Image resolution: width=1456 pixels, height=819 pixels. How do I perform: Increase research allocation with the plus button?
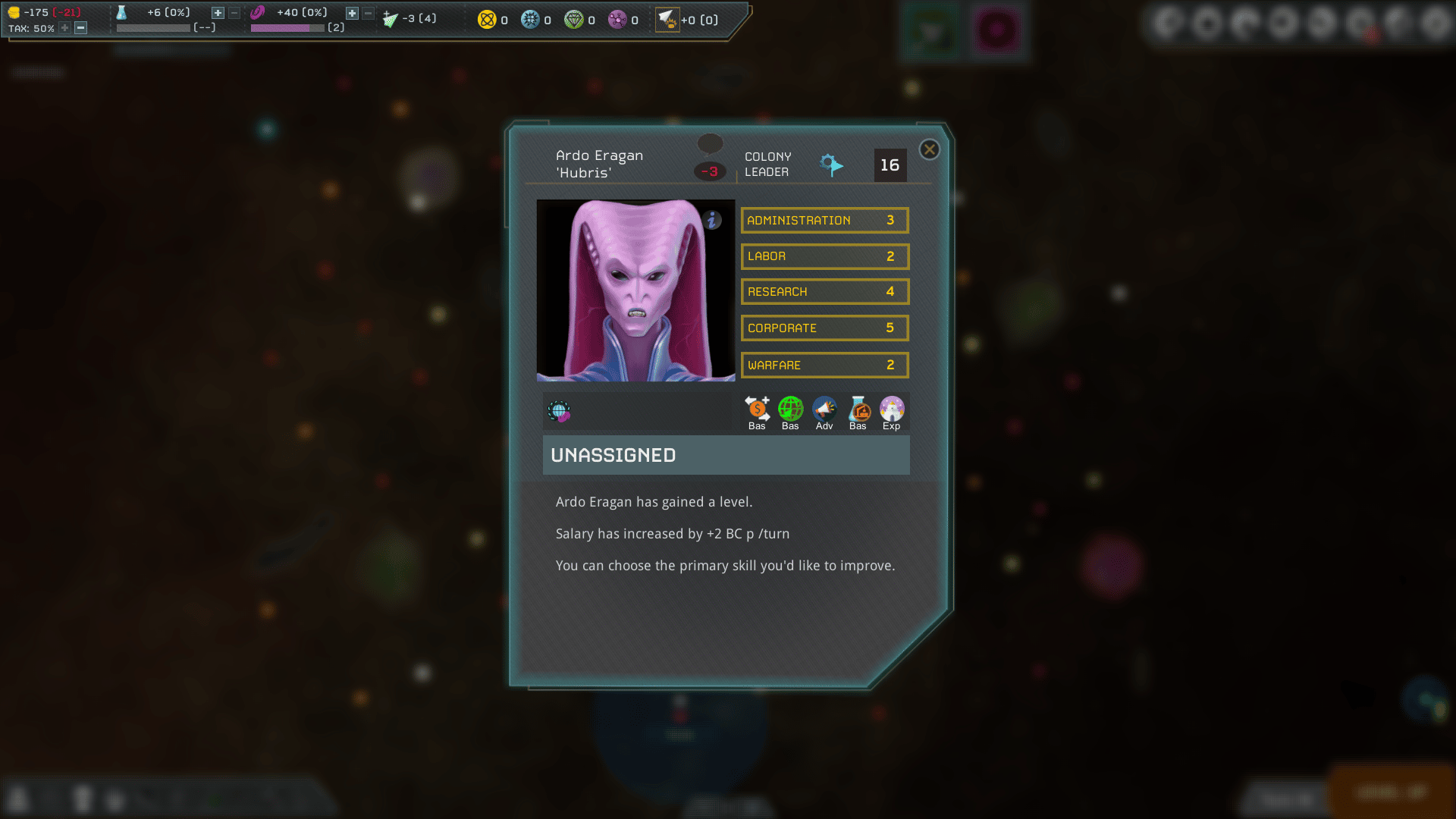point(218,12)
